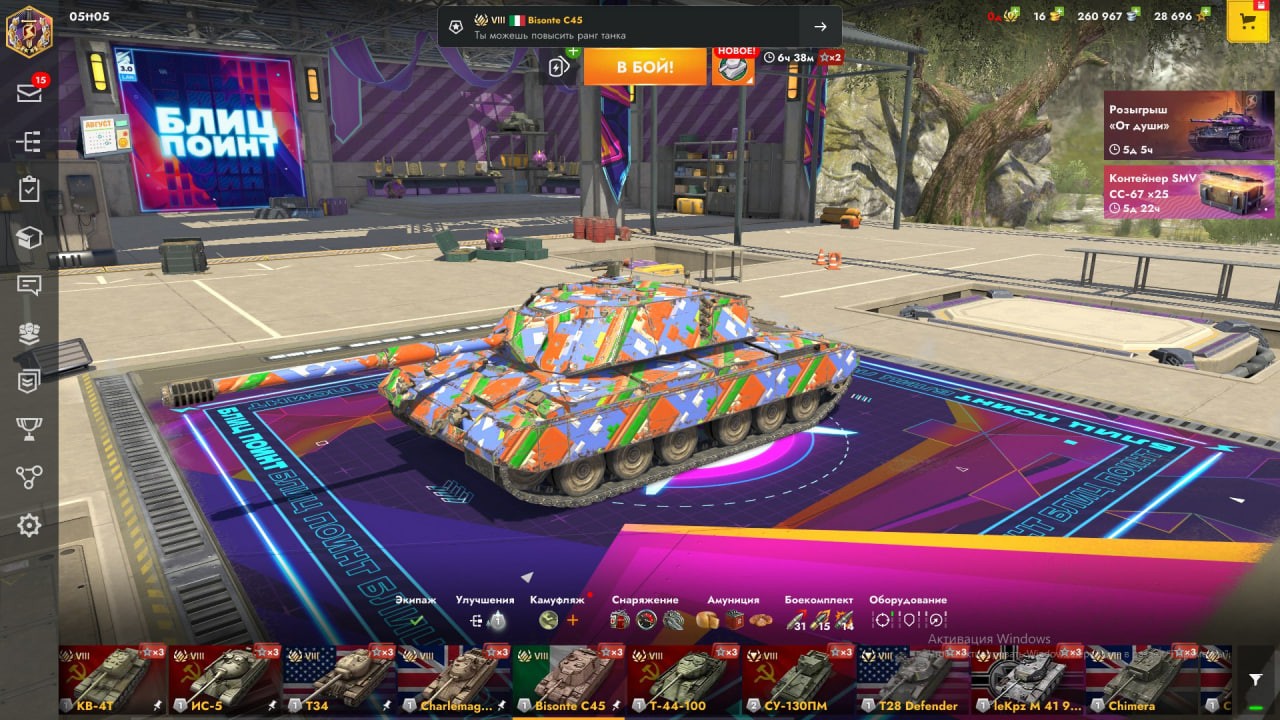This screenshot has width=1280, height=720.
Task: Select the КВ-4Т tank in the carousel
Action: 112,679
